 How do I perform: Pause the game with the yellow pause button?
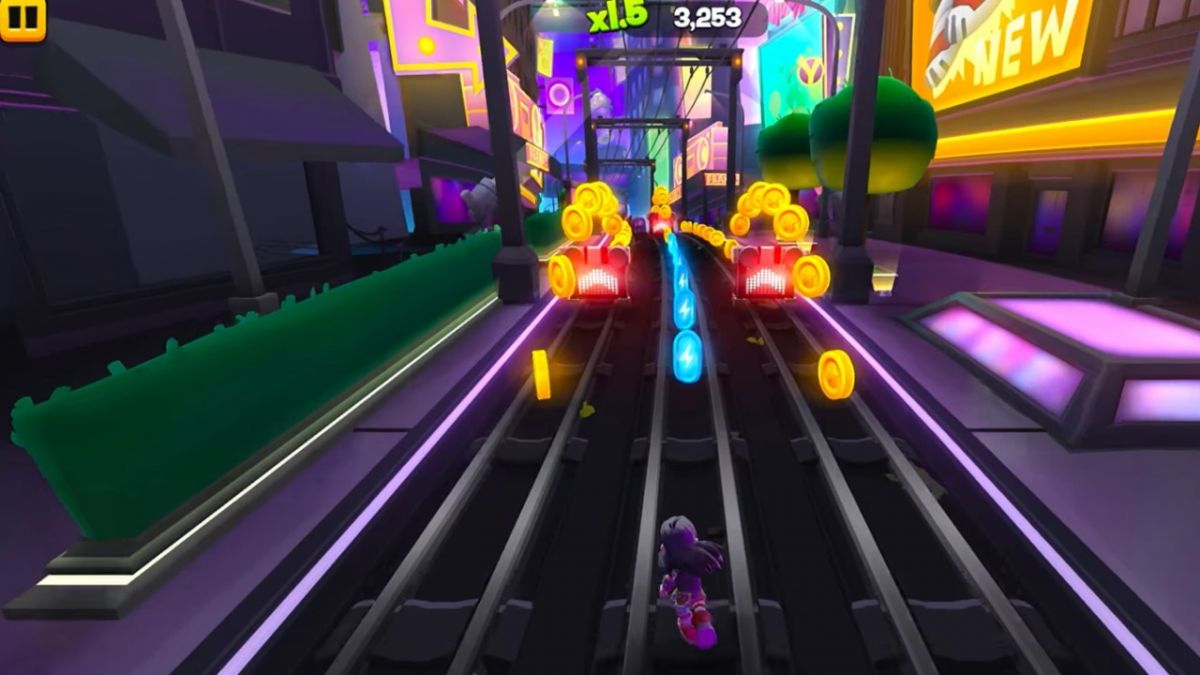point(22,18)
